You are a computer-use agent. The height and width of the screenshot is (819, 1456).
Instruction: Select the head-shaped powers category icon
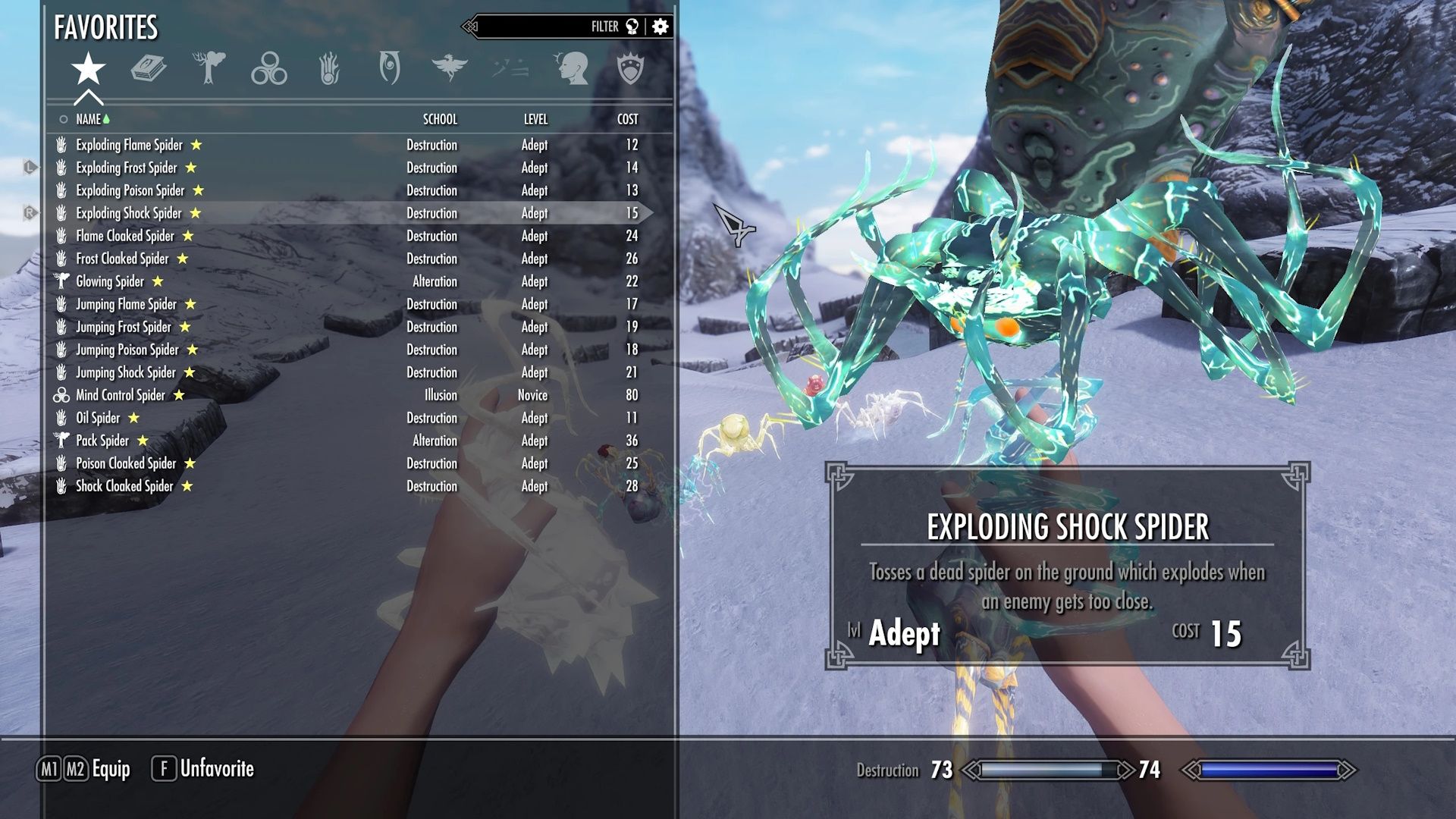coord(573,68)
